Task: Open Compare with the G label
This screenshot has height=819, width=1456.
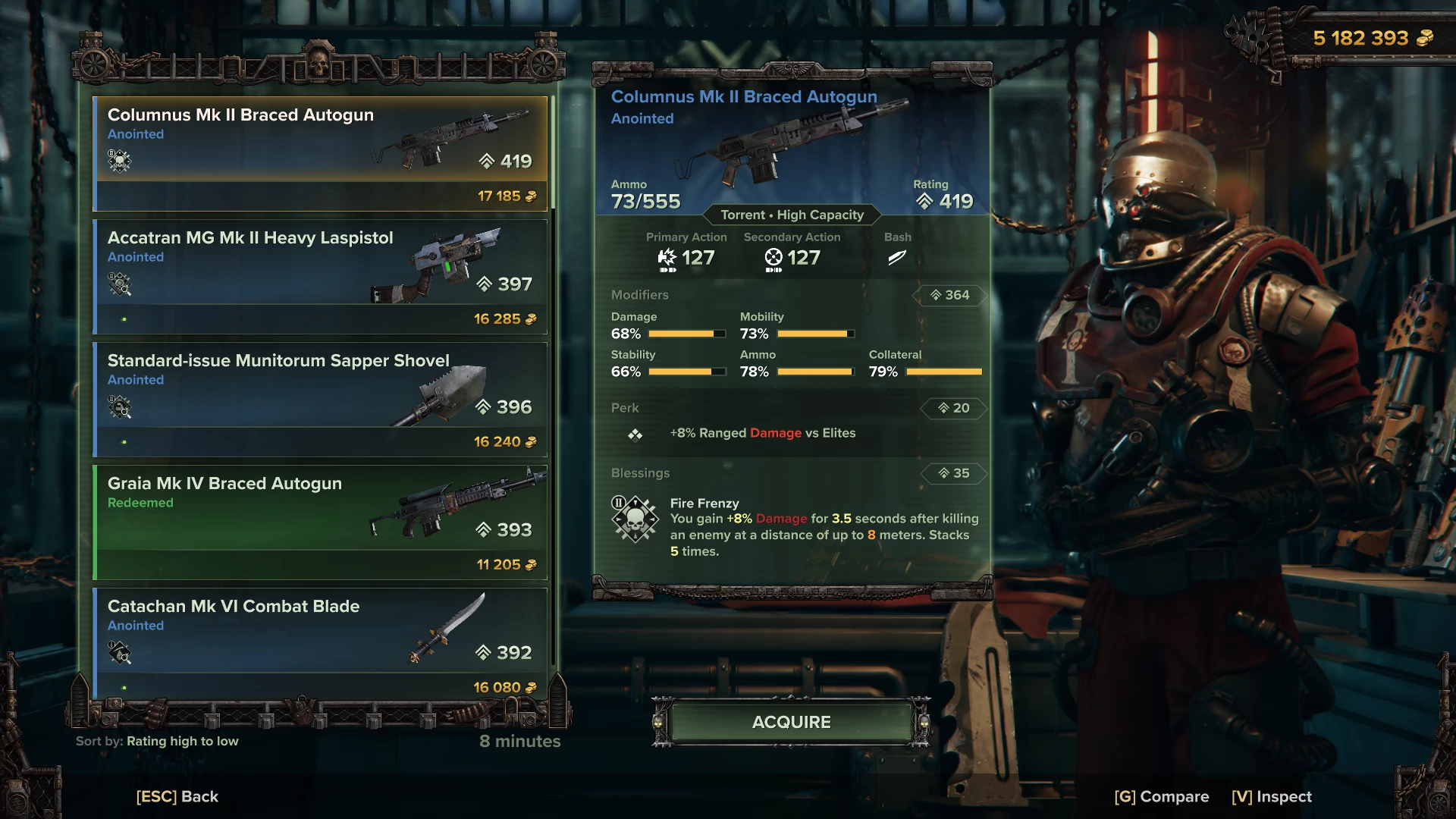Action: tap(1161, 796)
